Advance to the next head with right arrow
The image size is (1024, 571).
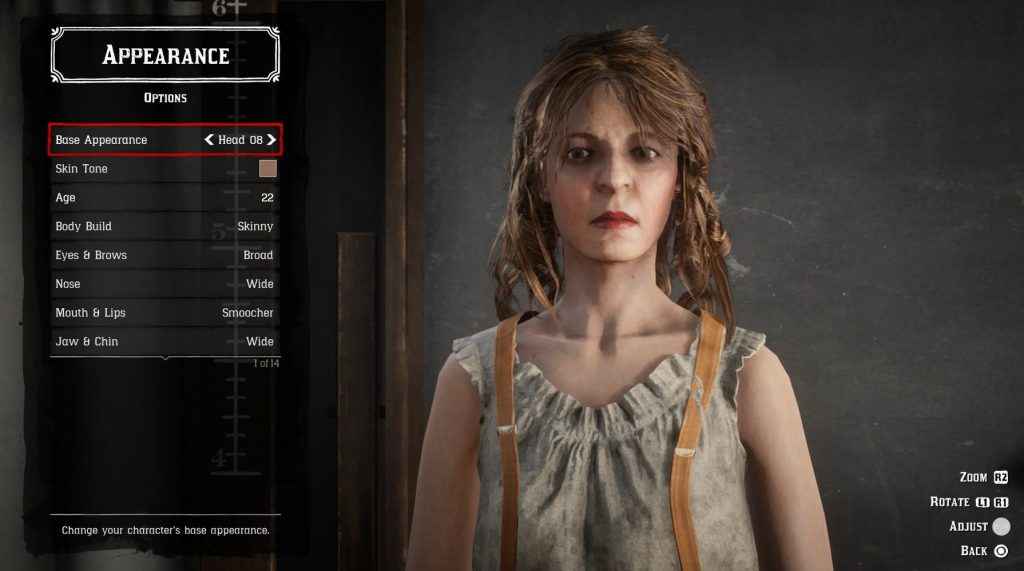[x=271, y=140]
